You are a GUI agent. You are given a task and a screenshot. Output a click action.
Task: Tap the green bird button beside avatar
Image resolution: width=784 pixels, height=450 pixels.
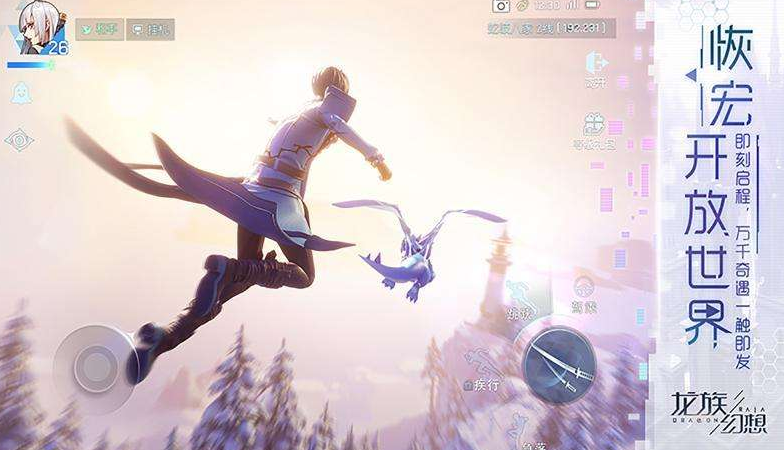pyautogui.click(x=99, y=29)
